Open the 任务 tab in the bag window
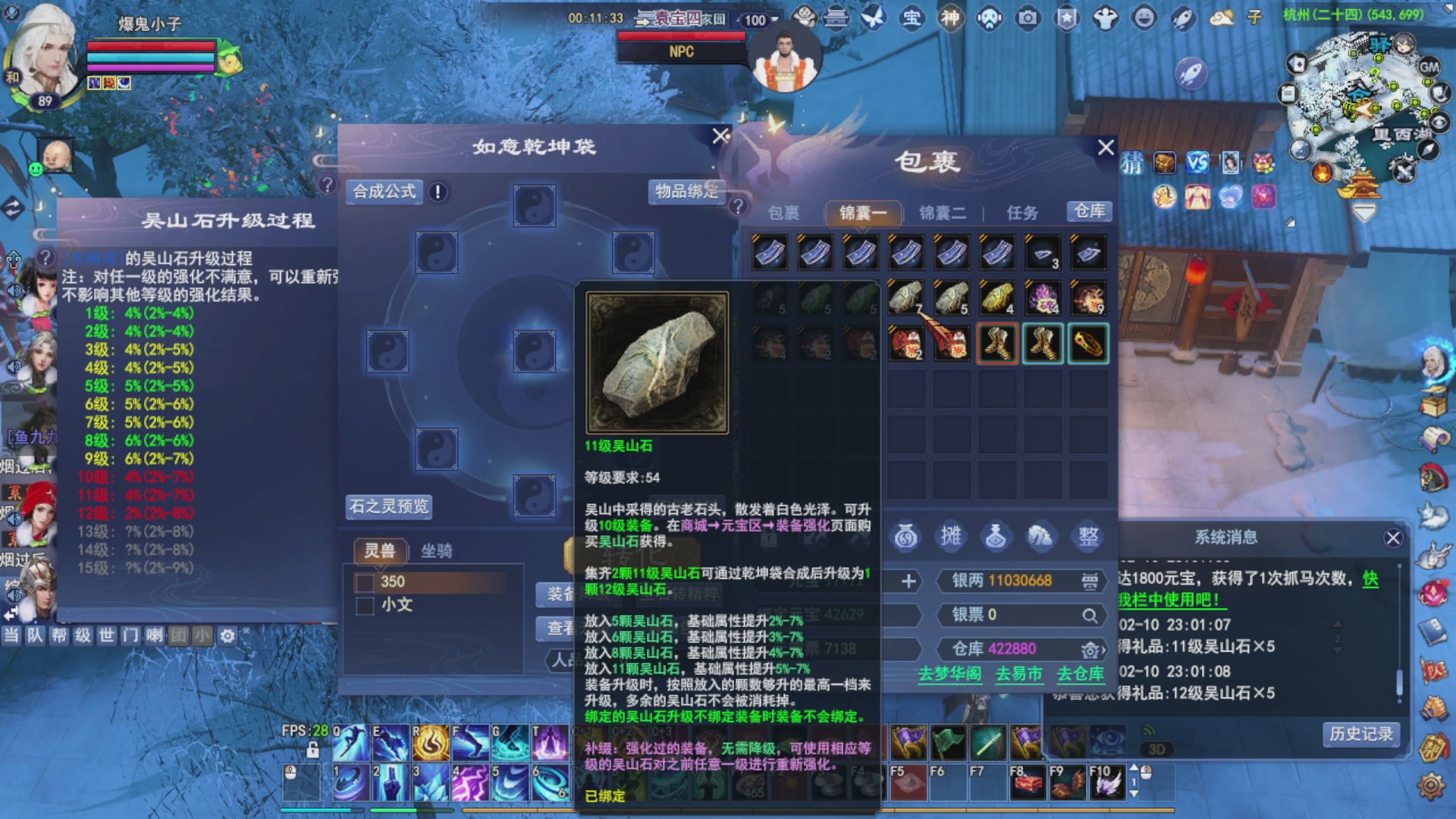 [x=1021, y=213]
